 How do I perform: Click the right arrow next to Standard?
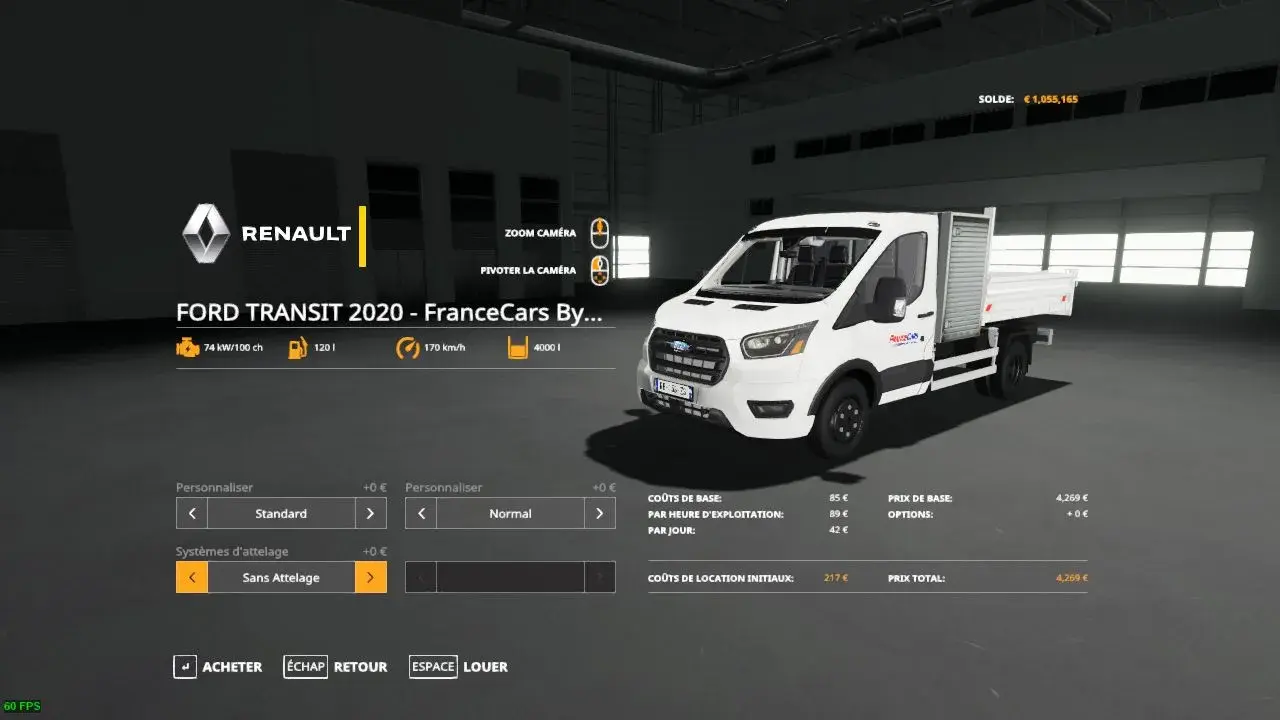370,514
